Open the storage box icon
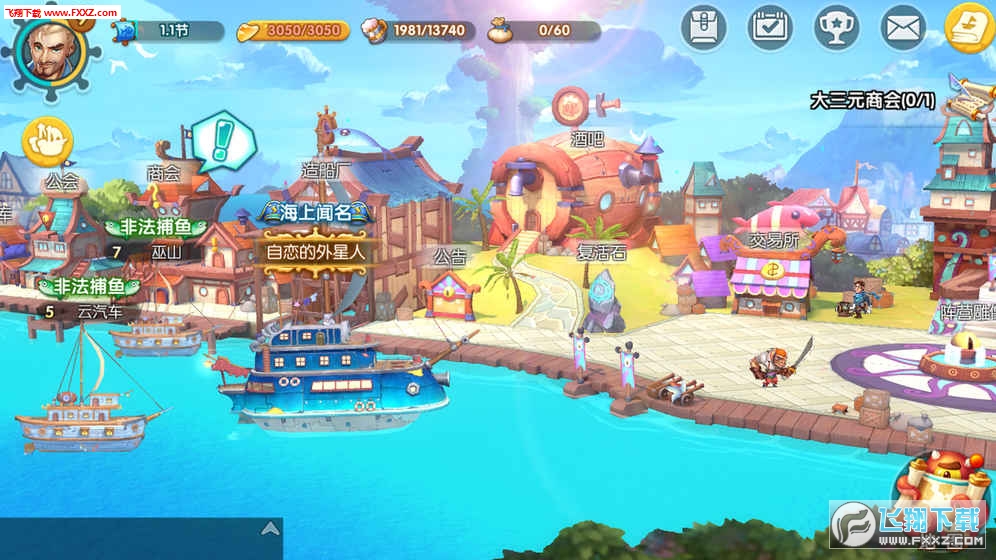 (704, 27)
